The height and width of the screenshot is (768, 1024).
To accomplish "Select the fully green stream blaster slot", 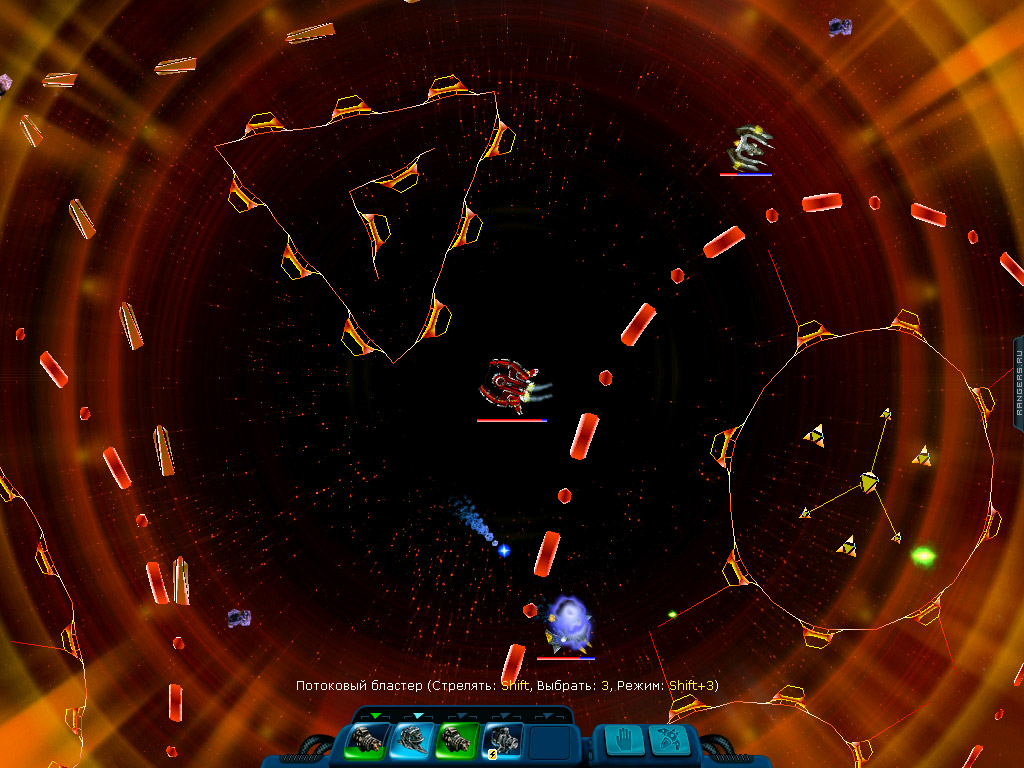I will click(x=455, y=741).
